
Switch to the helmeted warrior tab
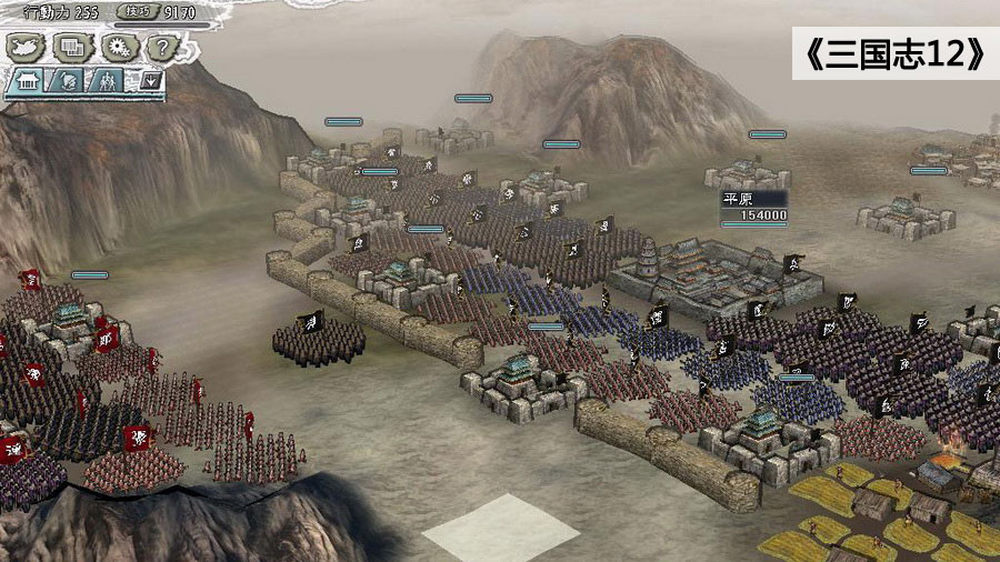66,81
